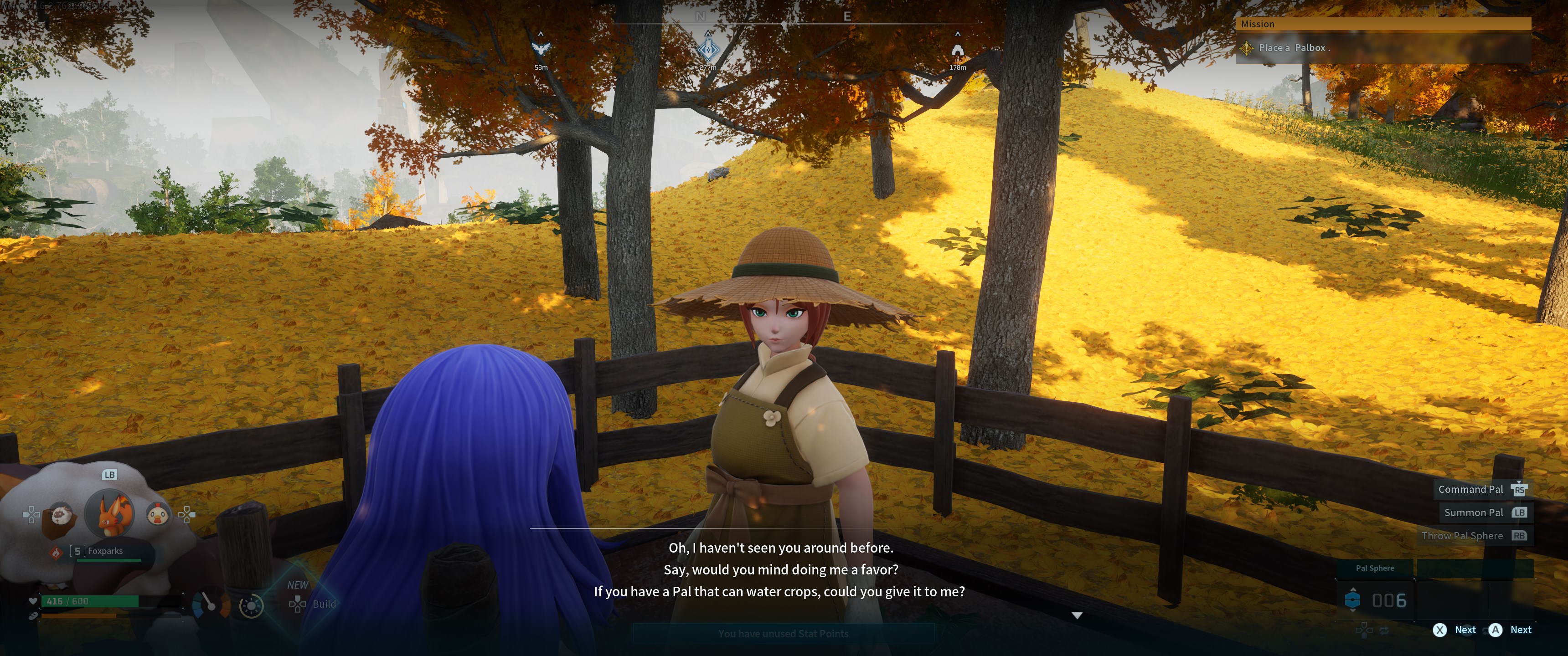This screenshot has height=656, width=1568.
Task: Click the sun time-of-day indicator
Action: pyautogui.click(x=251, y=605)
